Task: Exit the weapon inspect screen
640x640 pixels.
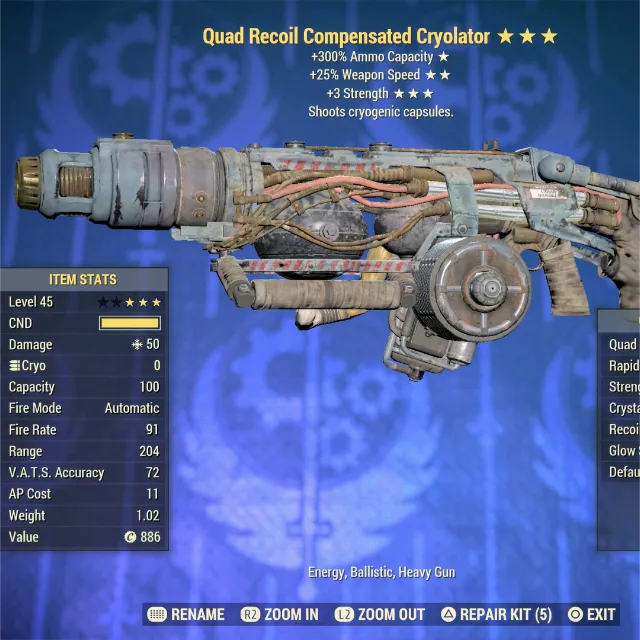Action: [x=591, y=614]
